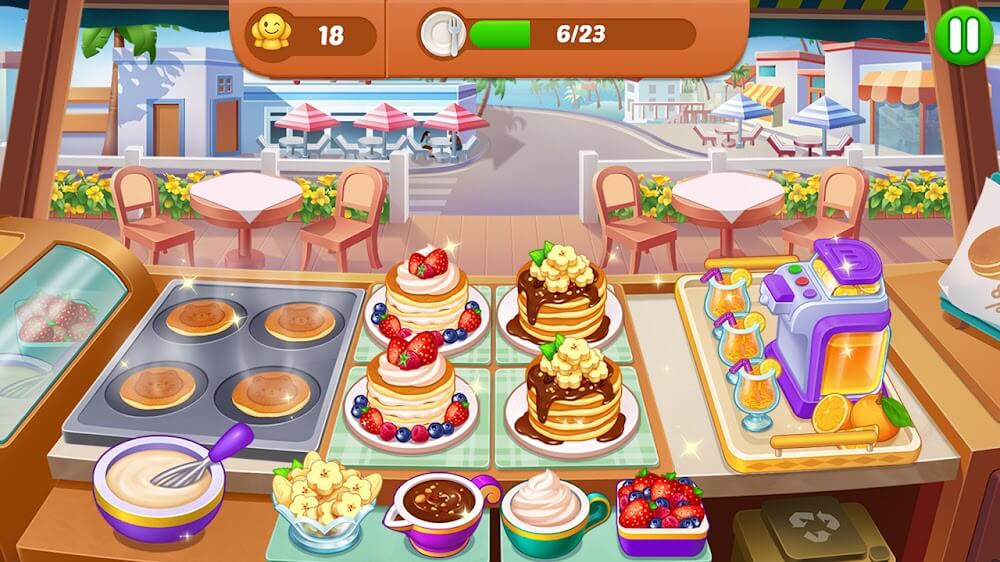Viewport: 1000px width, 562px height.
Task: Choose the chocolate sauce cup
Action: coord(438,503)
